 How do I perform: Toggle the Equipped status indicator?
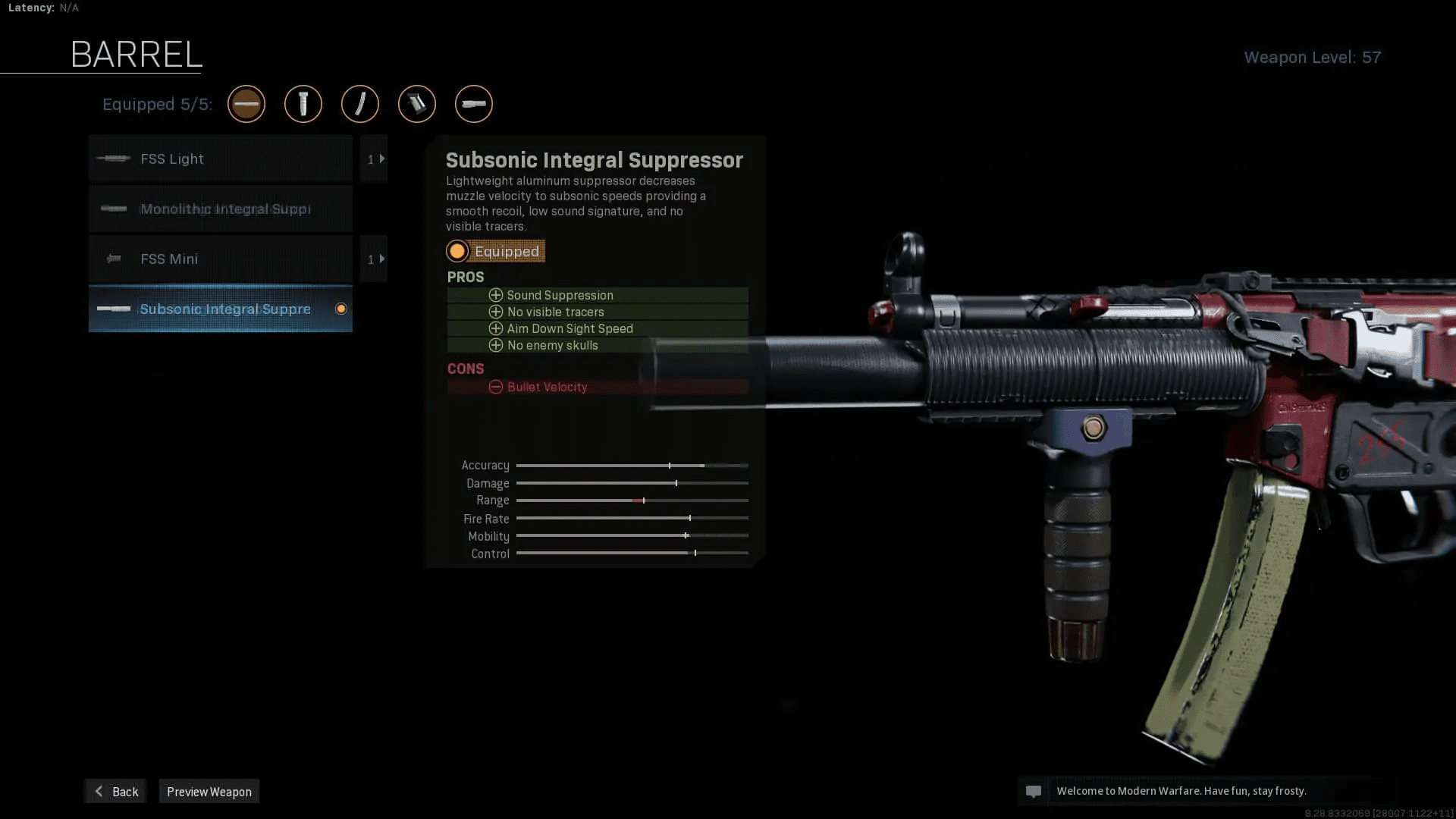[495, 251]
